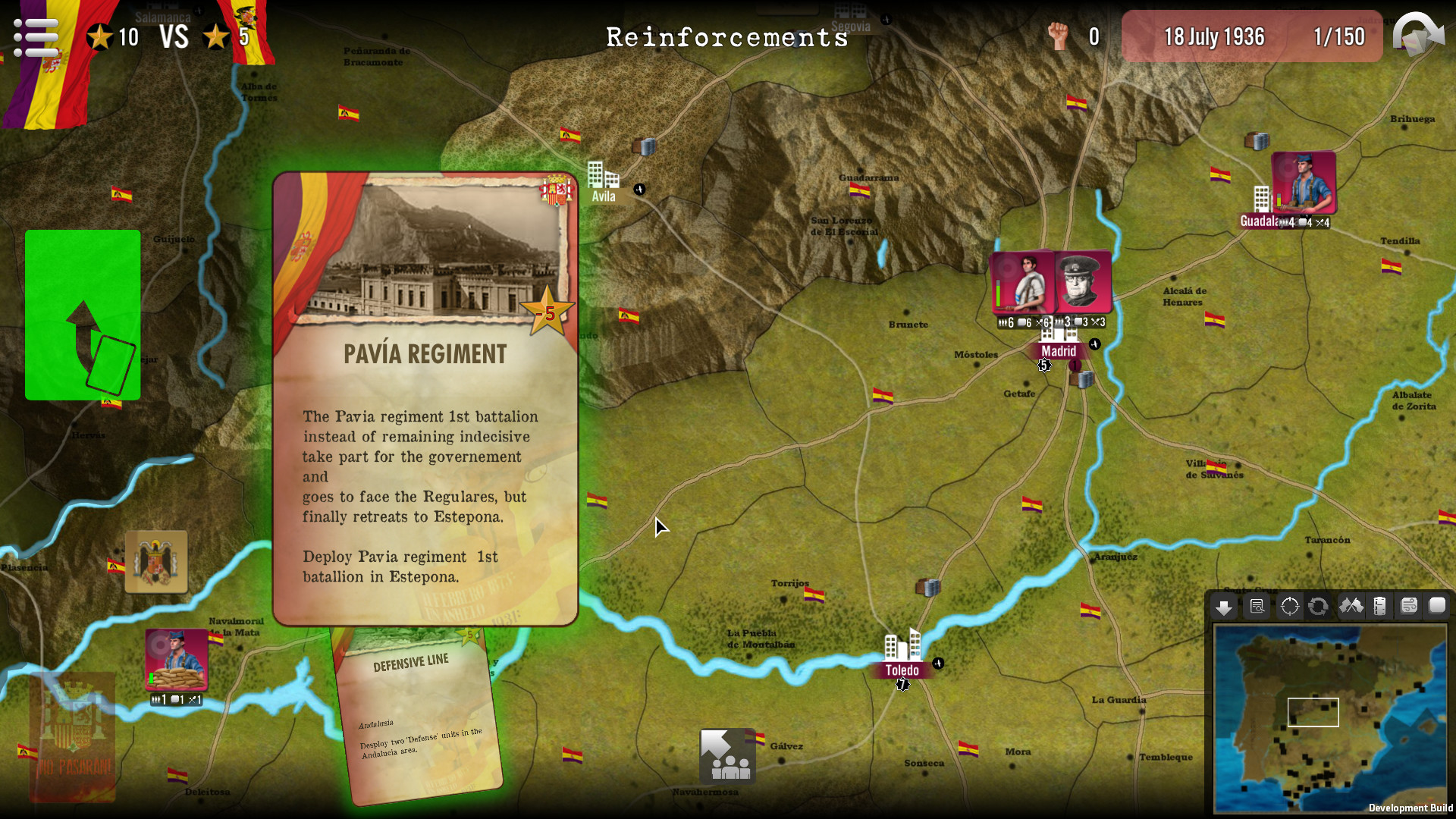Select the supply barrel icon above the minimap
Viewport: 1456px width, 819px height.
click(x=1380, y=607)
